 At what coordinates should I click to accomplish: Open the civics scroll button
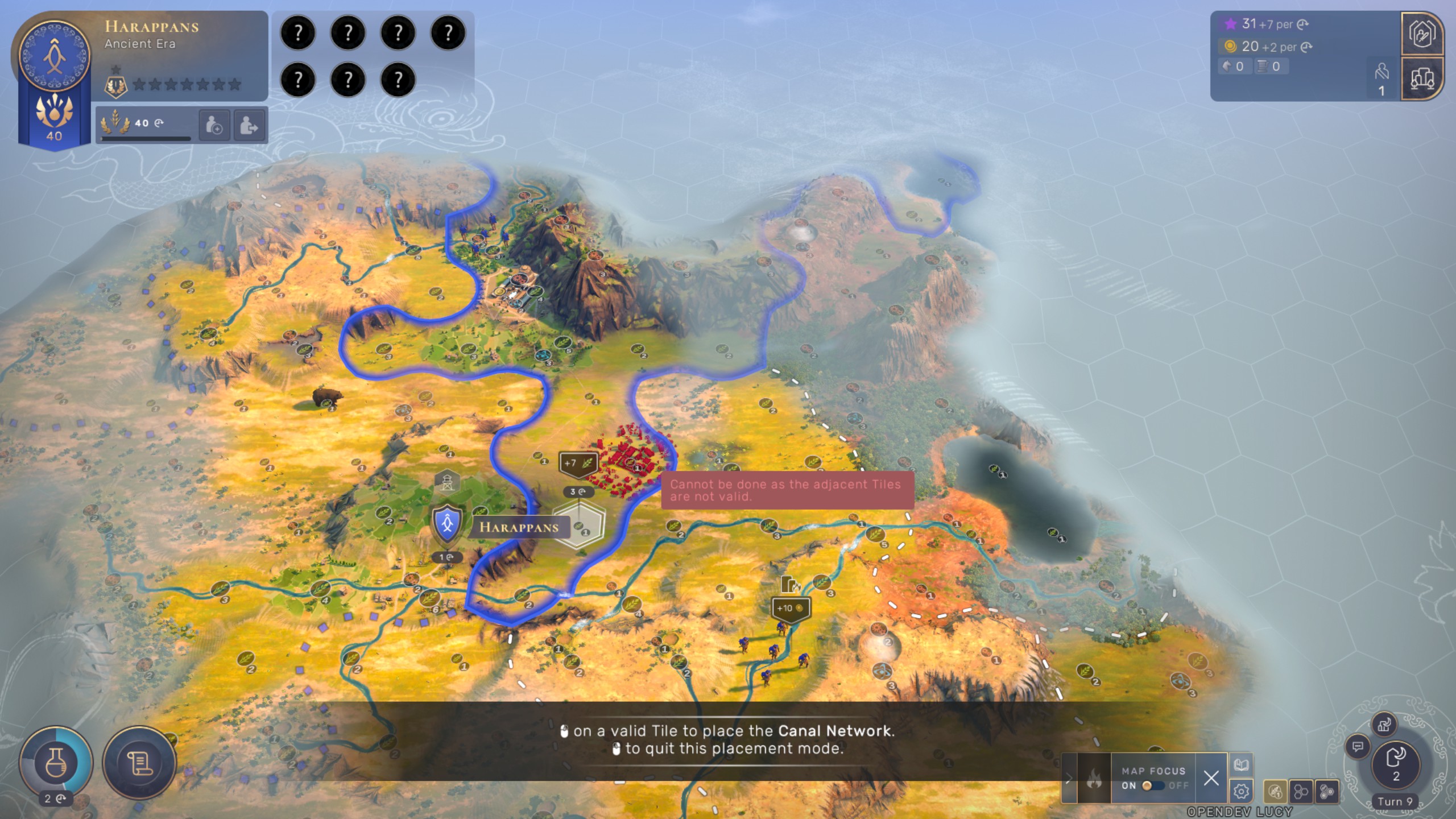[139, 763]
